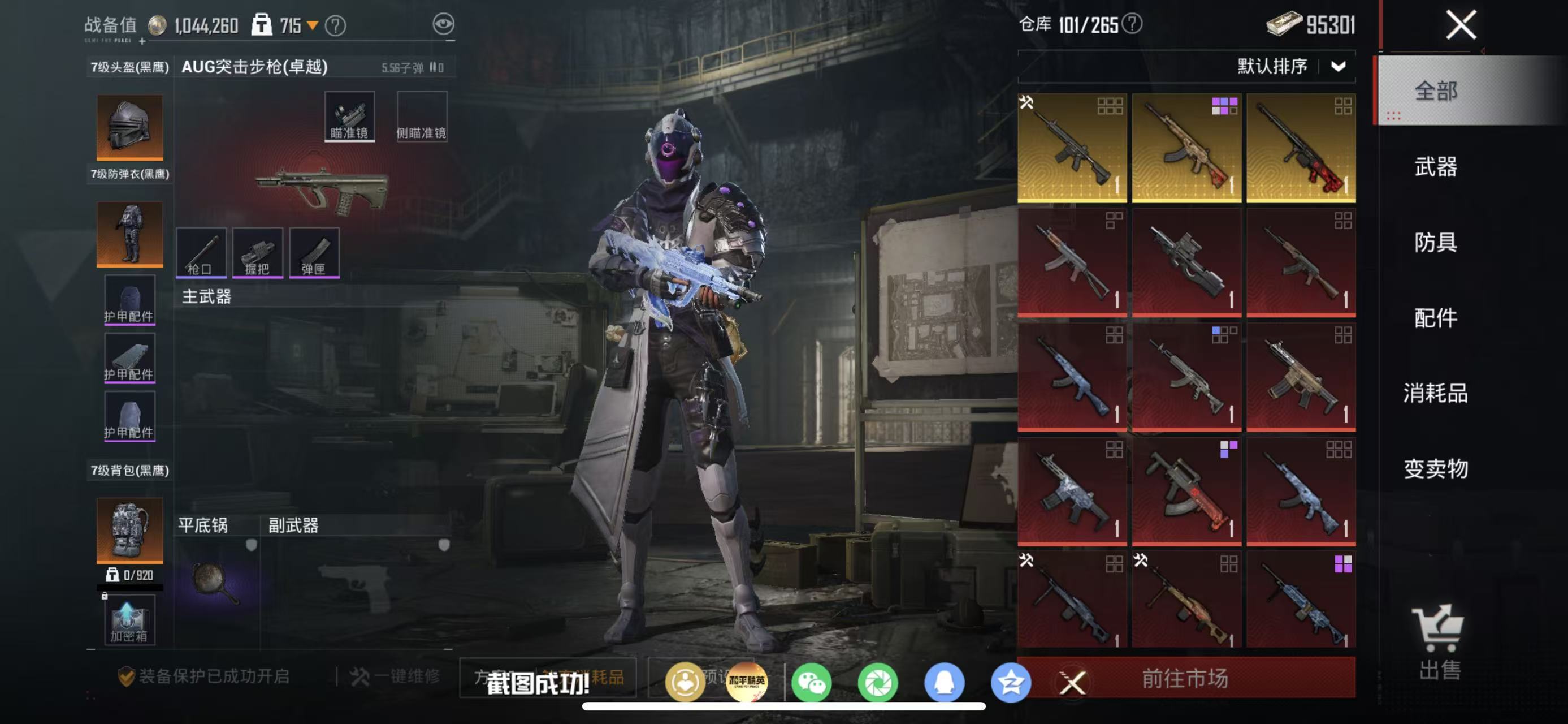This screenshot has width=1568, height=724.
Task: Close the warehouse screen with the X
Action: (1460, 25)
